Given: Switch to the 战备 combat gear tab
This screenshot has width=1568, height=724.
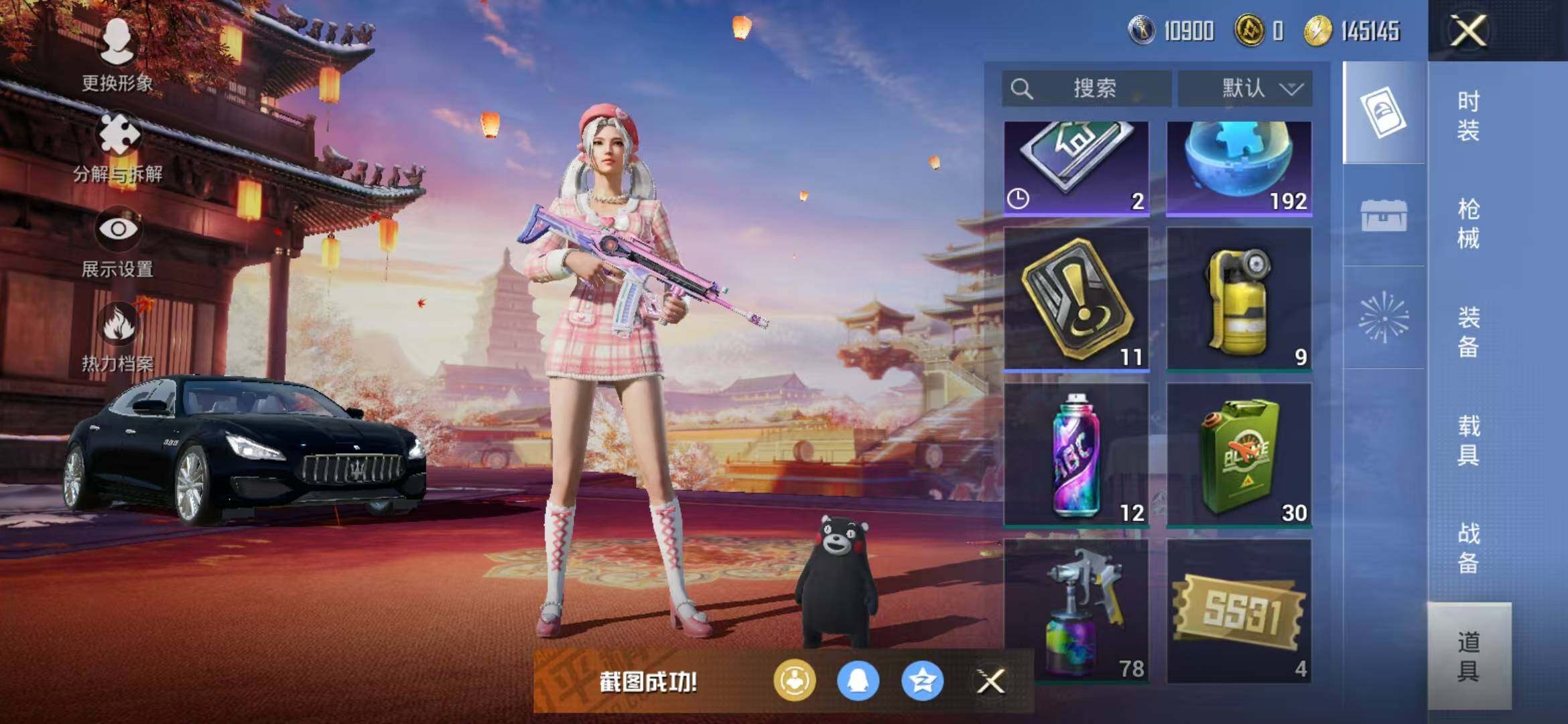Looking at the screenshot, I should (1467, 548).
